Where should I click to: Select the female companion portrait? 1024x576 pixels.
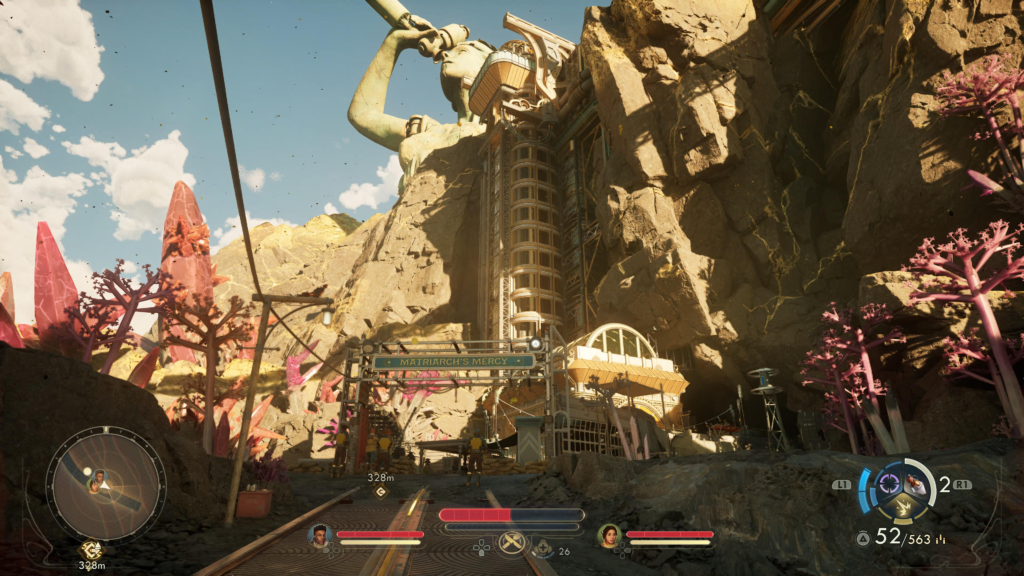[x=609, y=536]
